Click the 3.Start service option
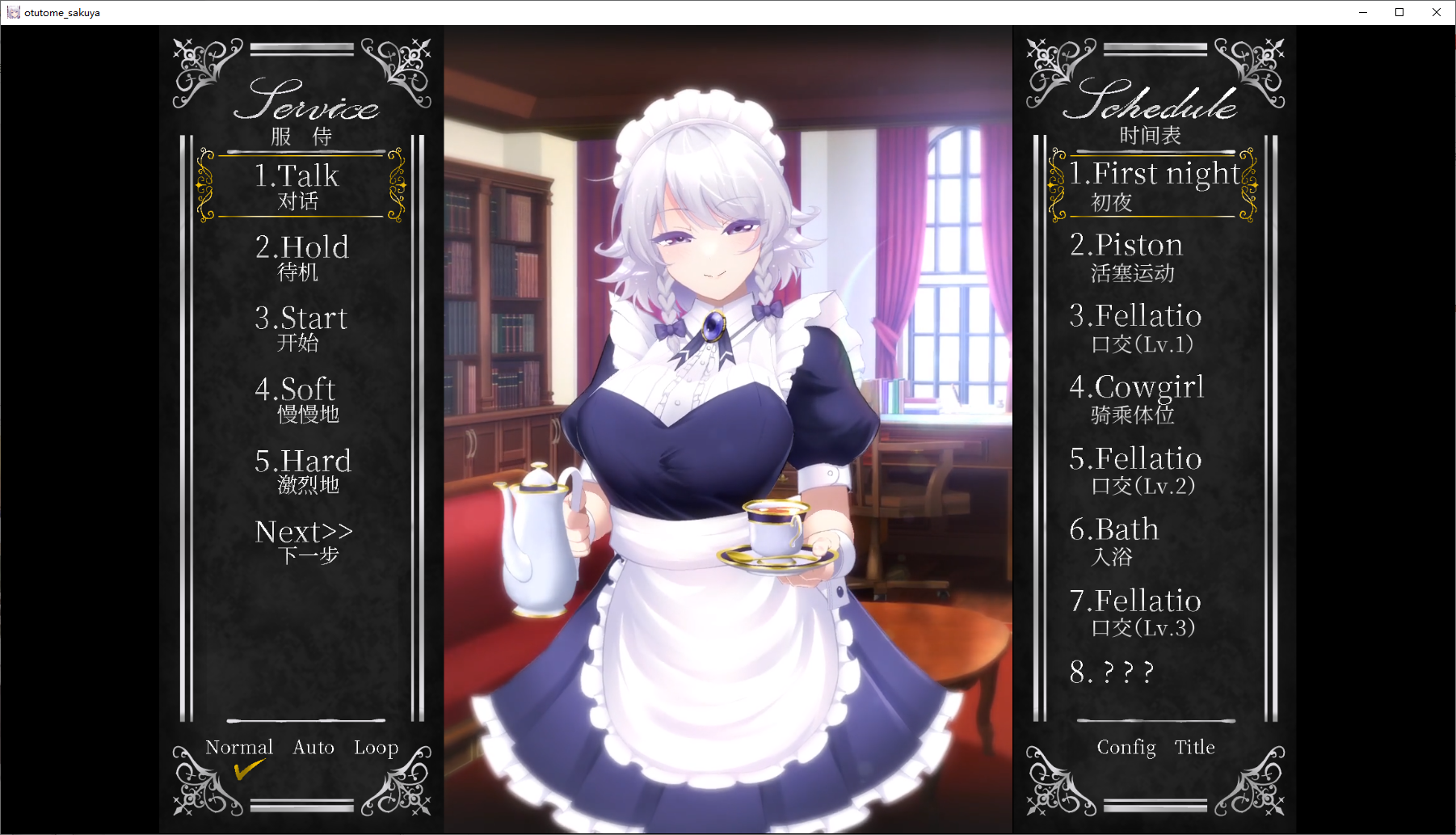Image resolution: width=1456 pixels, height=835 pixels. tap(301, 328)
